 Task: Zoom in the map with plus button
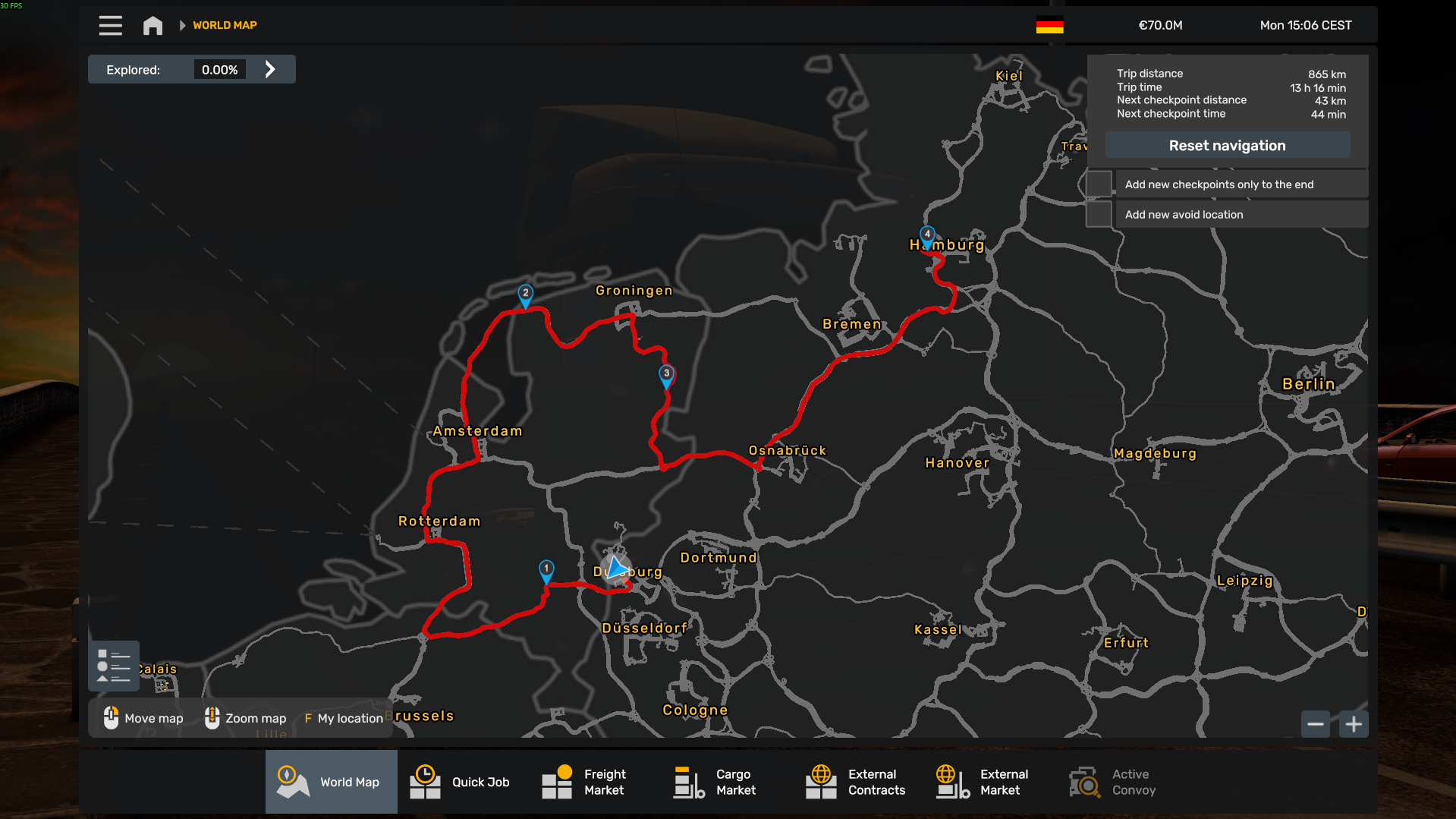point(1354,724)
